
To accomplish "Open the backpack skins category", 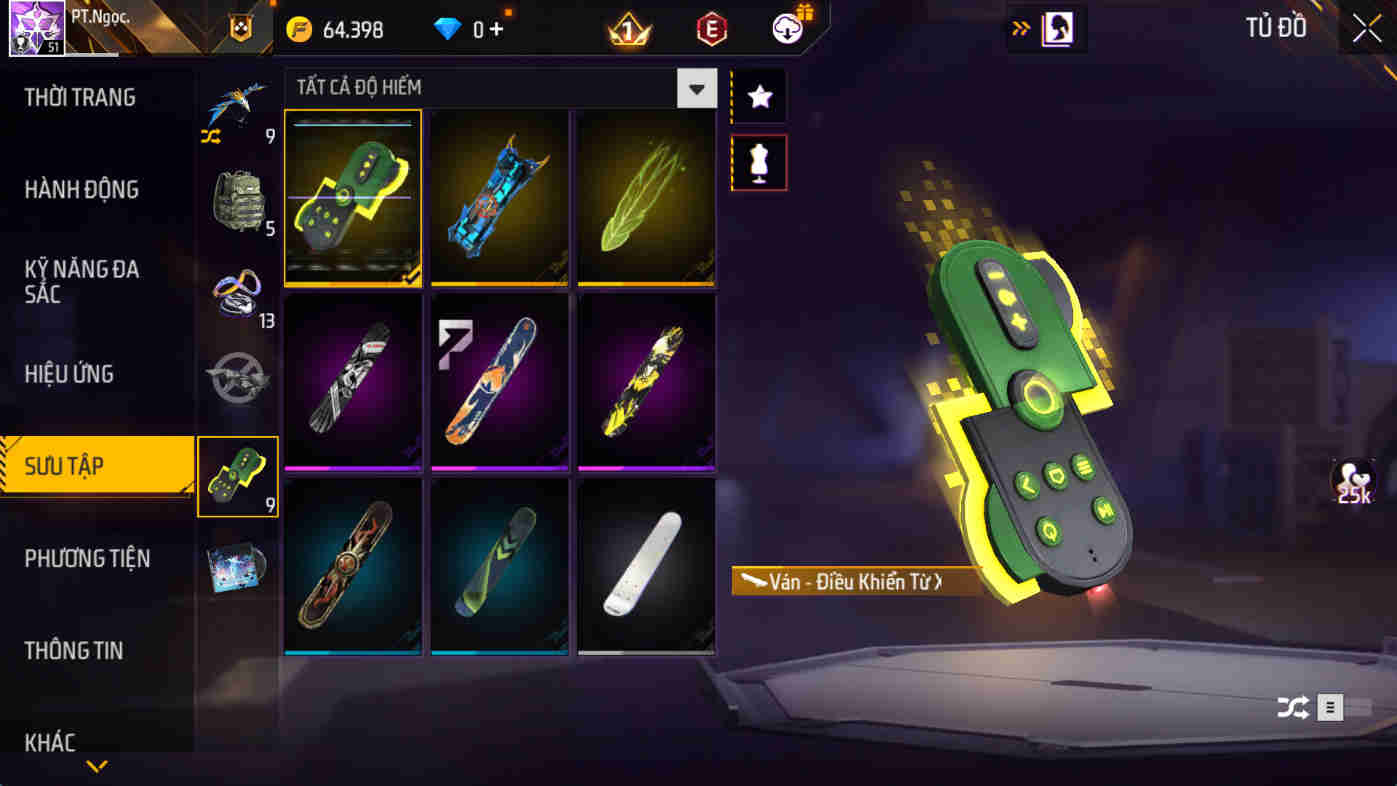I will pos(237,200).
